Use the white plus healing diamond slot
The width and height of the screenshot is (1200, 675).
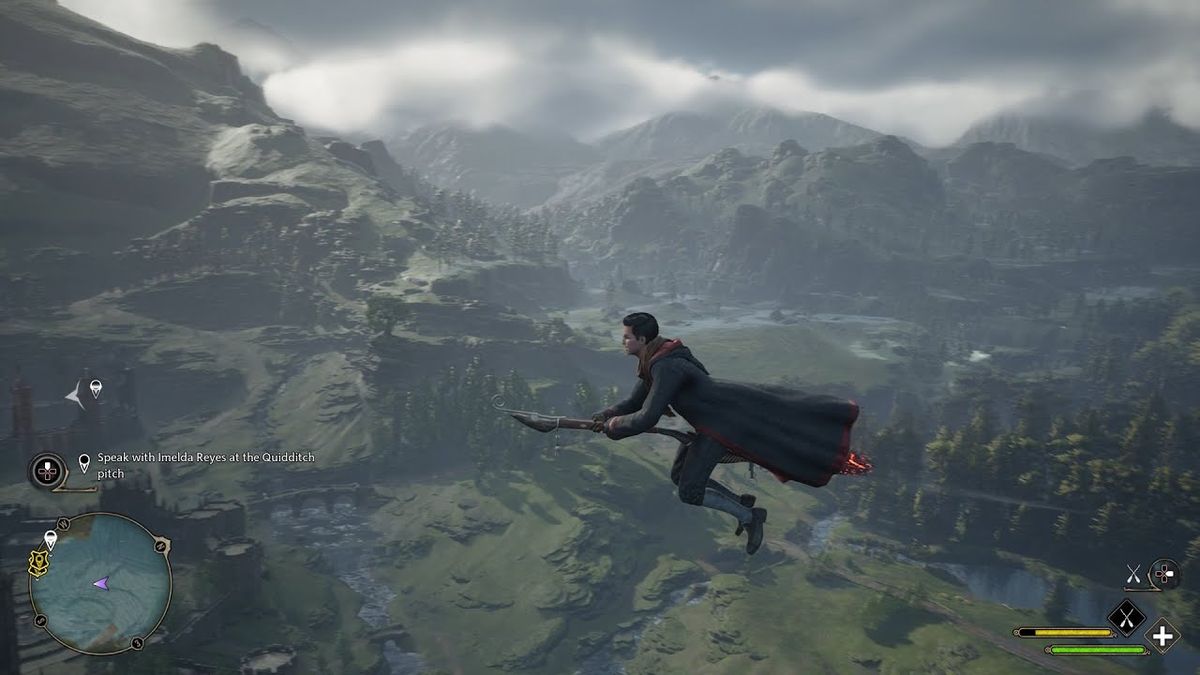pos(1162,635)
